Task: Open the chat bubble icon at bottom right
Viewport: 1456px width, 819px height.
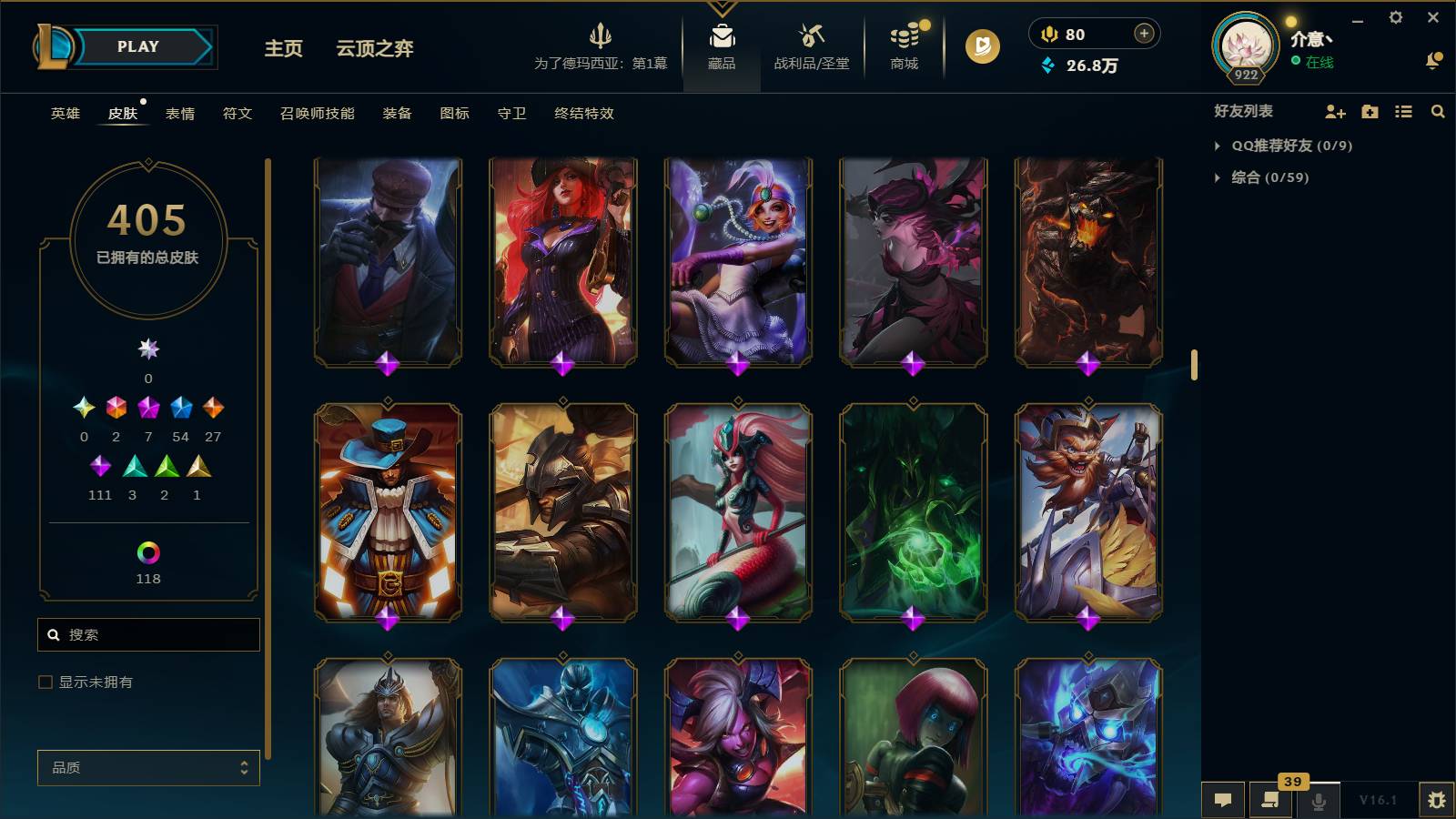Action: tap(1223, 799)
